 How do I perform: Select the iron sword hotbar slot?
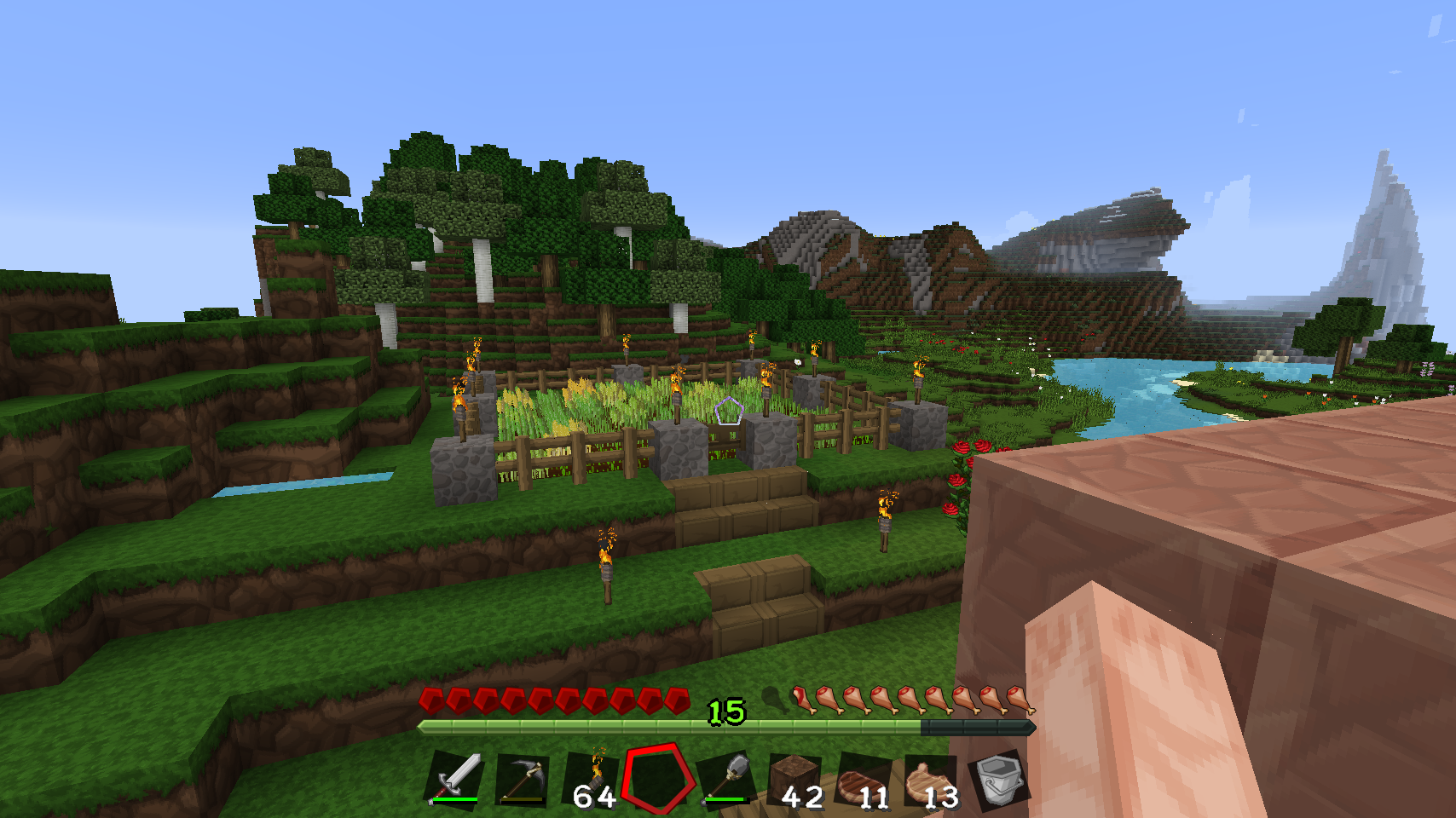(456, 779)
